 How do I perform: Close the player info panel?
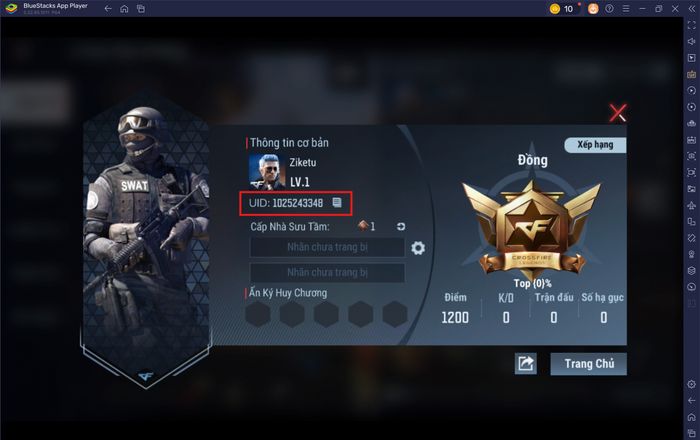(619, 113)
